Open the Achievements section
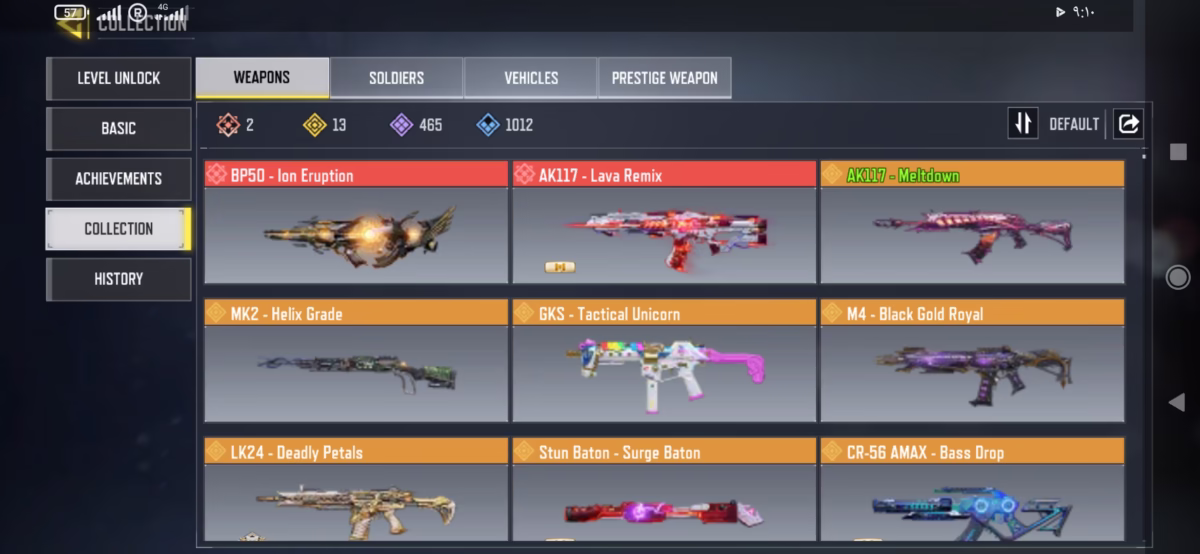 point(118,178)
